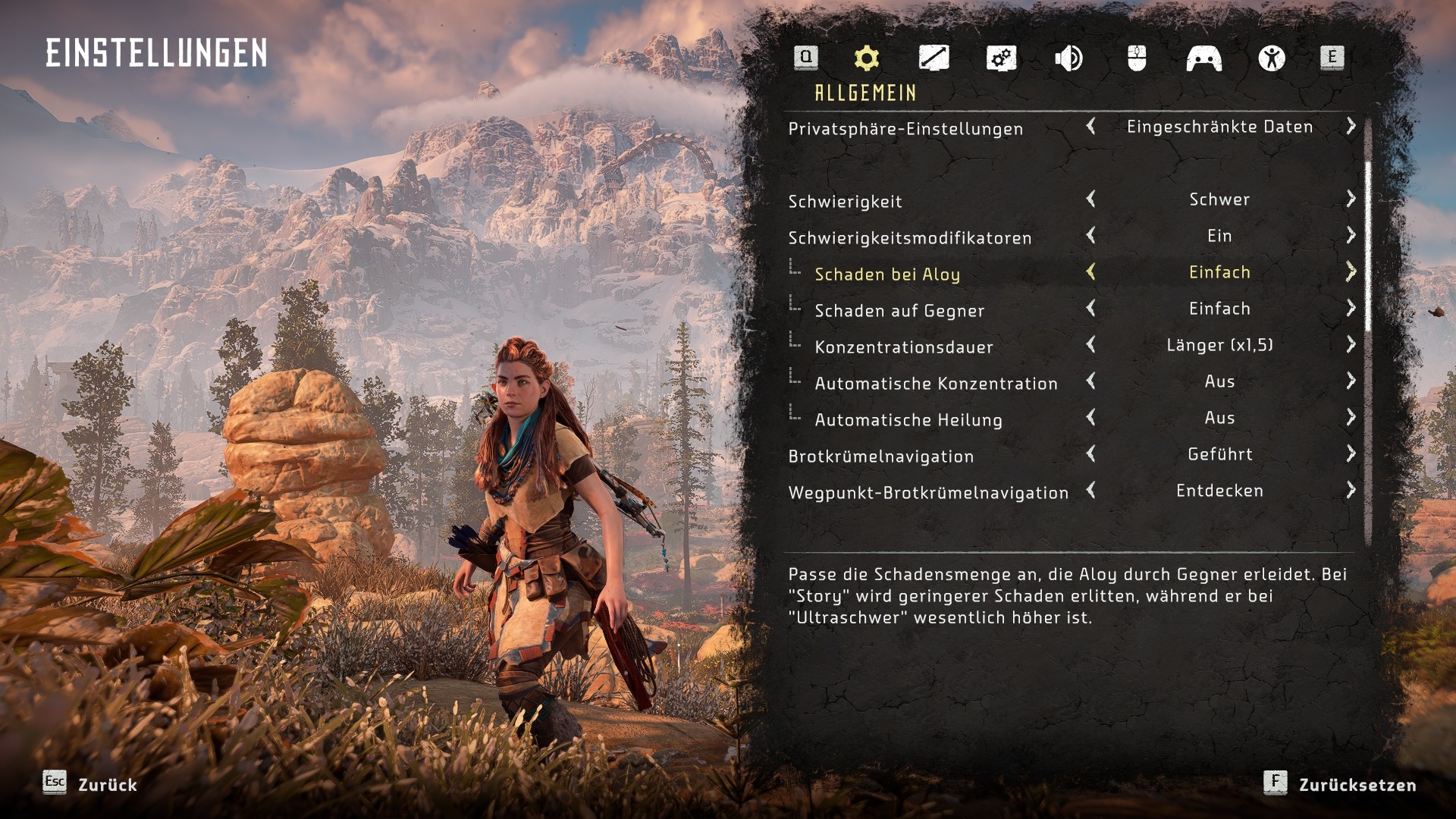Decrease Schaden auf Gegner with left arrow
Image resolution: width=1456 pixels, height=819 pixels.
pyautogui.click(x=1091, y=309)
